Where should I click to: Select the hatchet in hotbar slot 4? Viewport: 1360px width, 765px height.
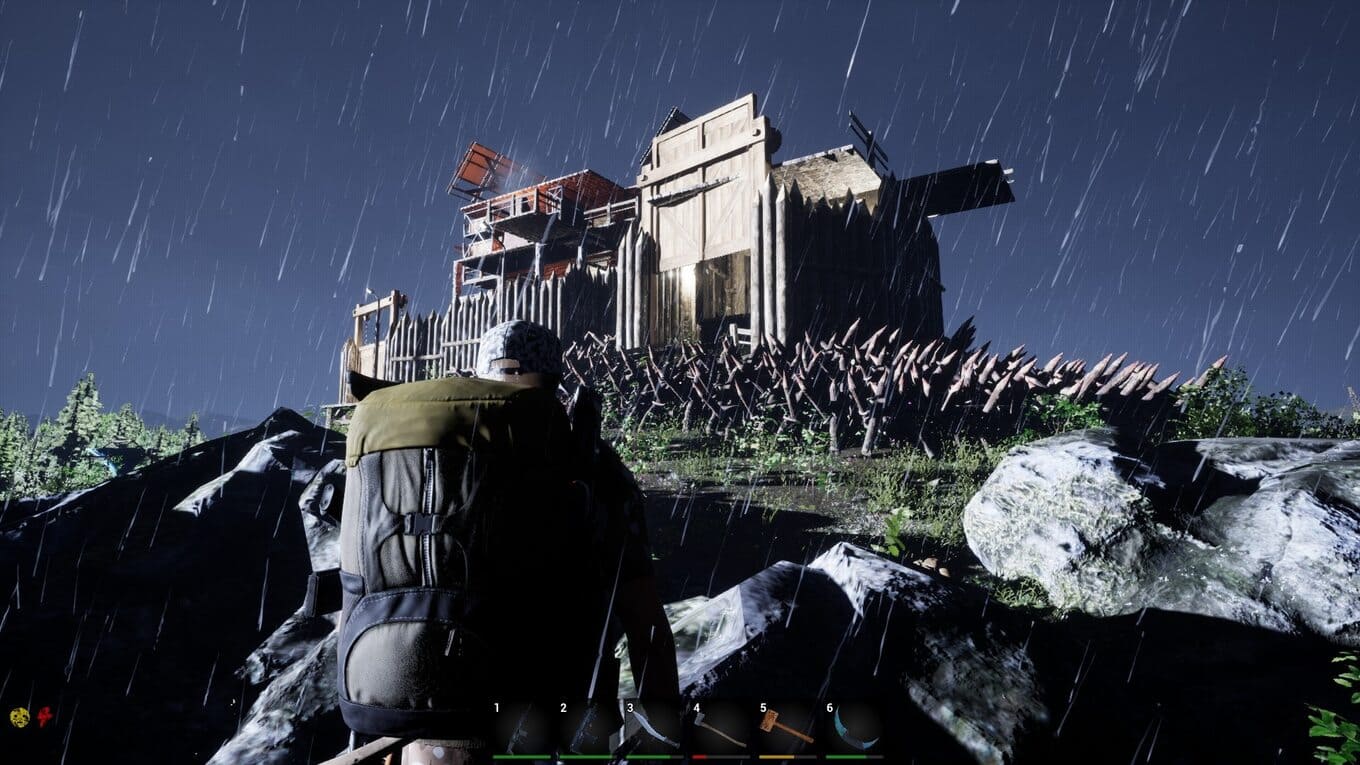(720, 728)
